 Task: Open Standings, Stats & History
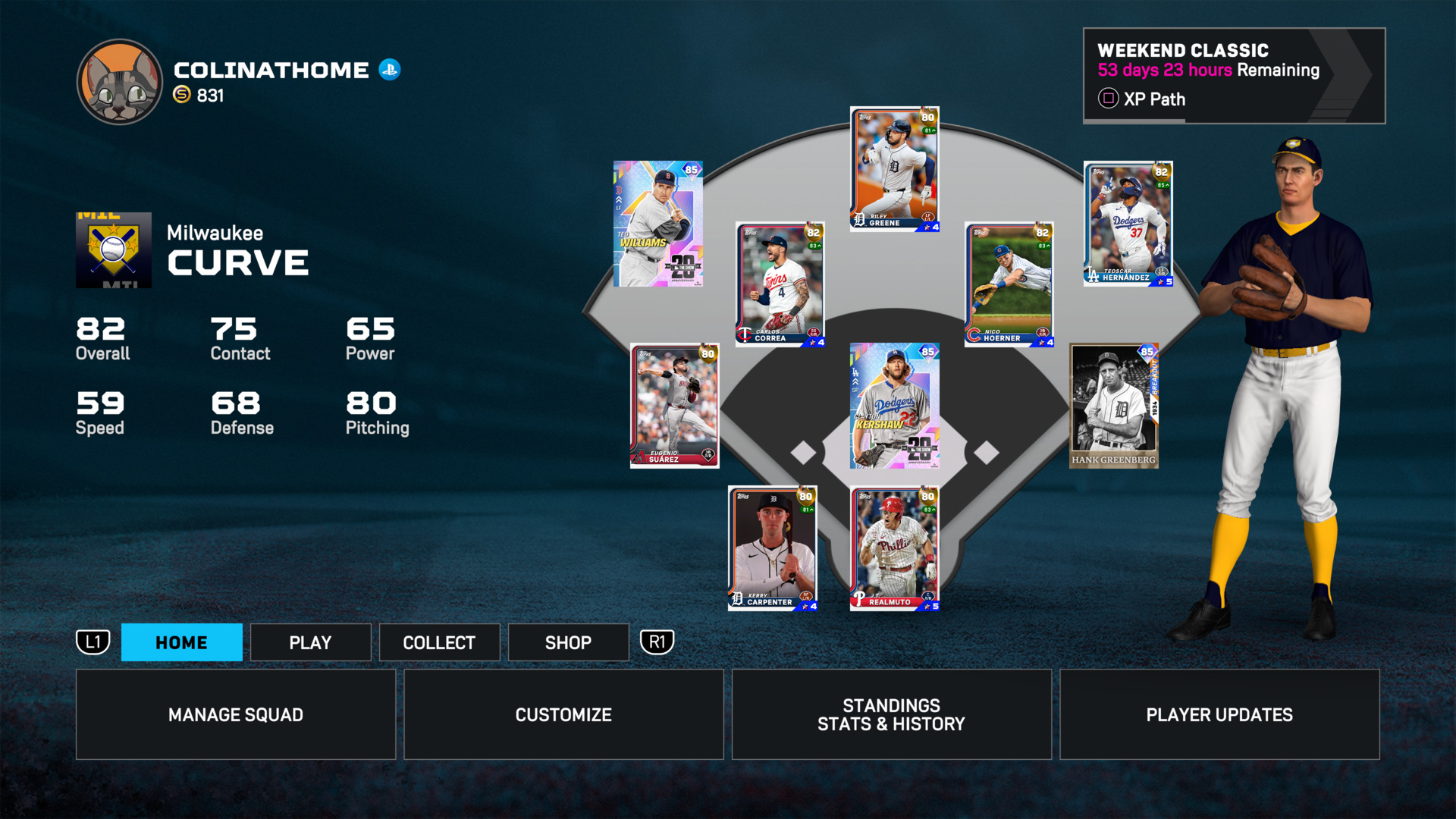tap(891, 714)
